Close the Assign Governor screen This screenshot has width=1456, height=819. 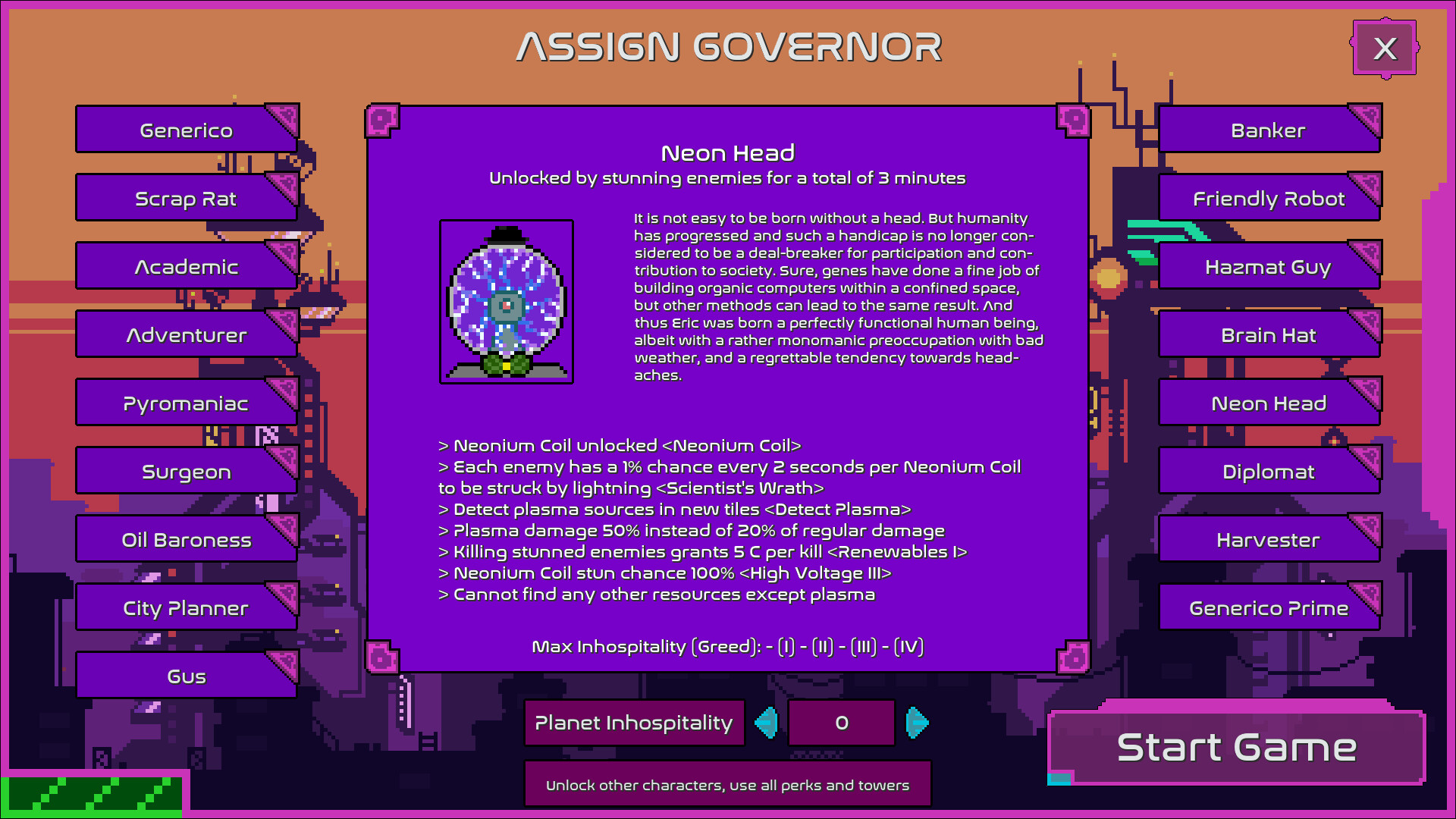(x=1385, y=49)
